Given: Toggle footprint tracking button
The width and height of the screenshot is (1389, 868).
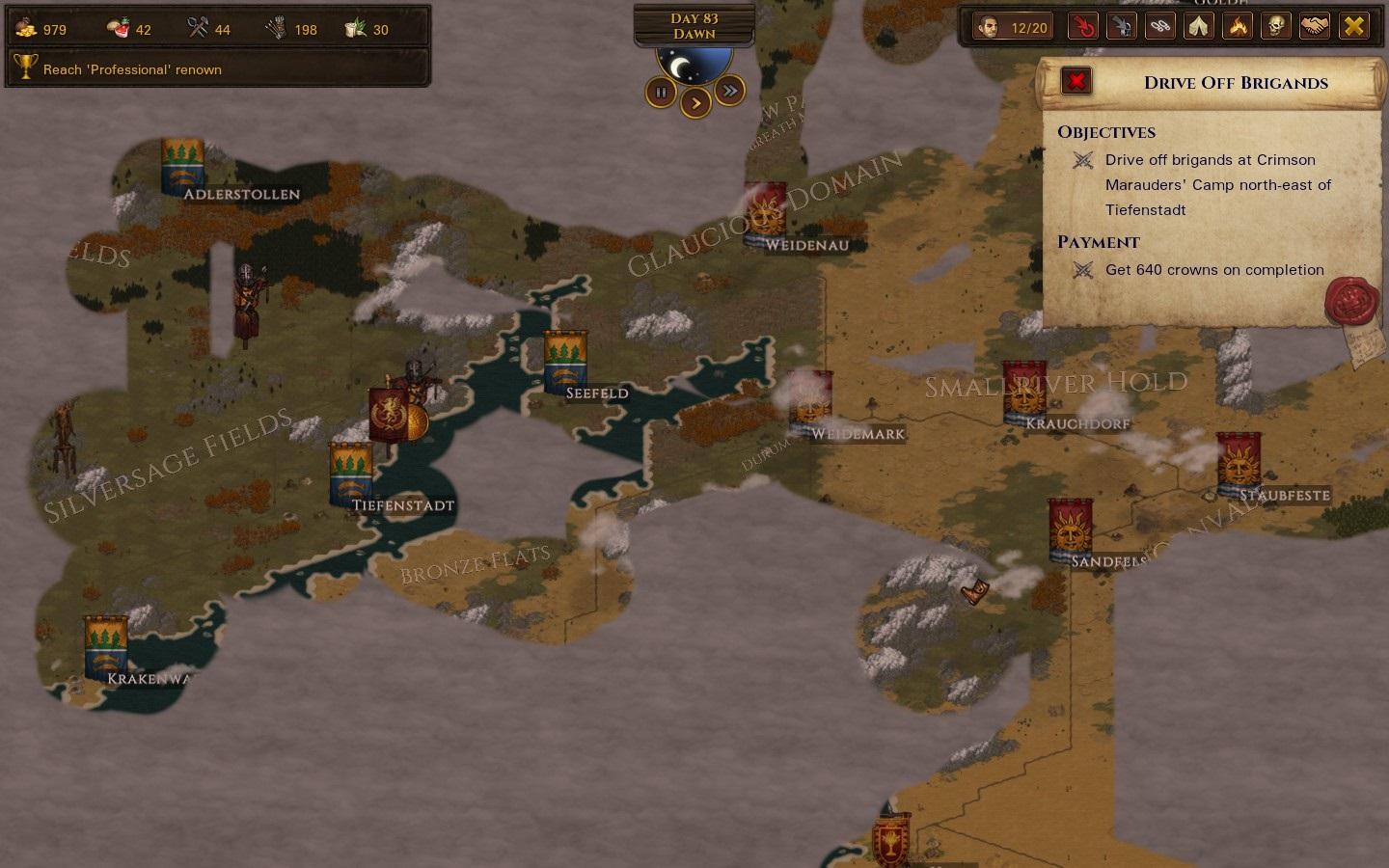Looking at the screenshot, I should coord(1160,27).
